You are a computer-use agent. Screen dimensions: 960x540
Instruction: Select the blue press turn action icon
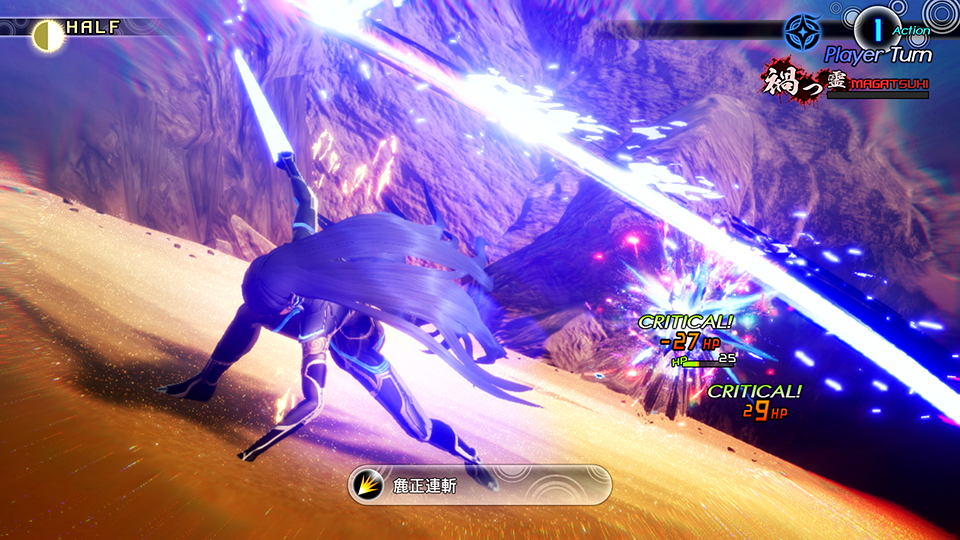click(x=800, y=31)
